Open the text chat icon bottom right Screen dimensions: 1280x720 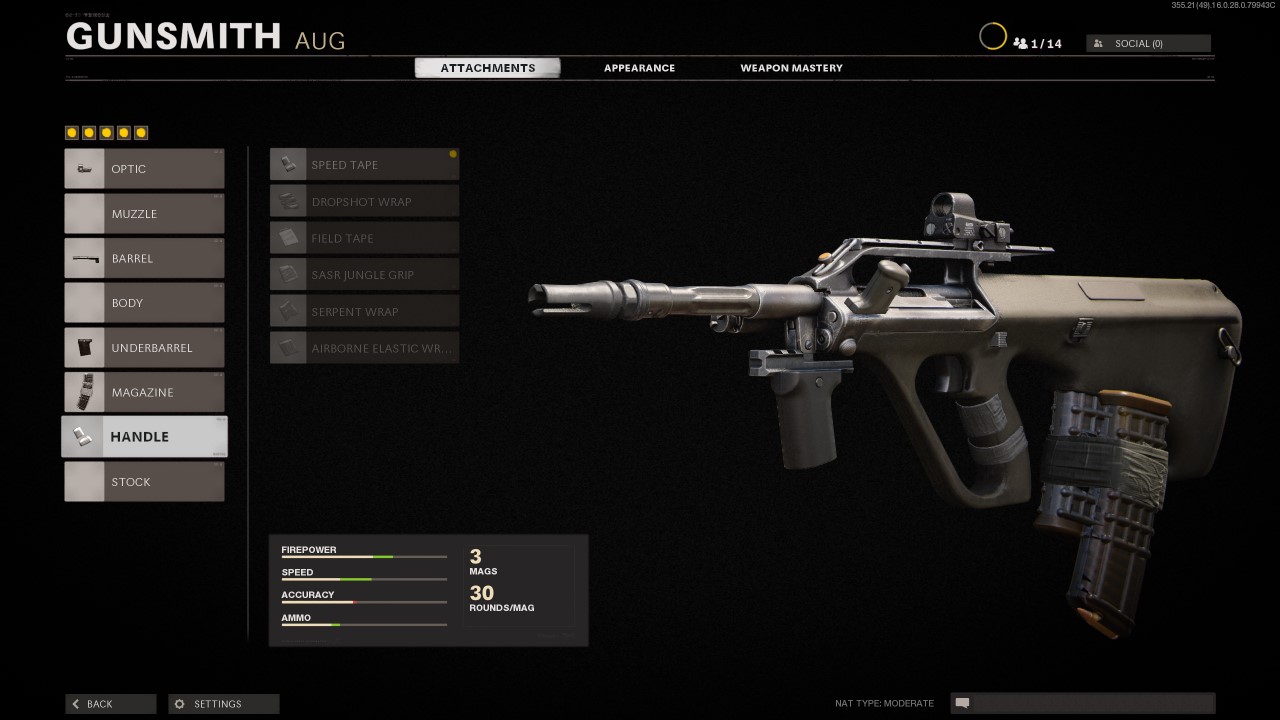pos(962,703)
